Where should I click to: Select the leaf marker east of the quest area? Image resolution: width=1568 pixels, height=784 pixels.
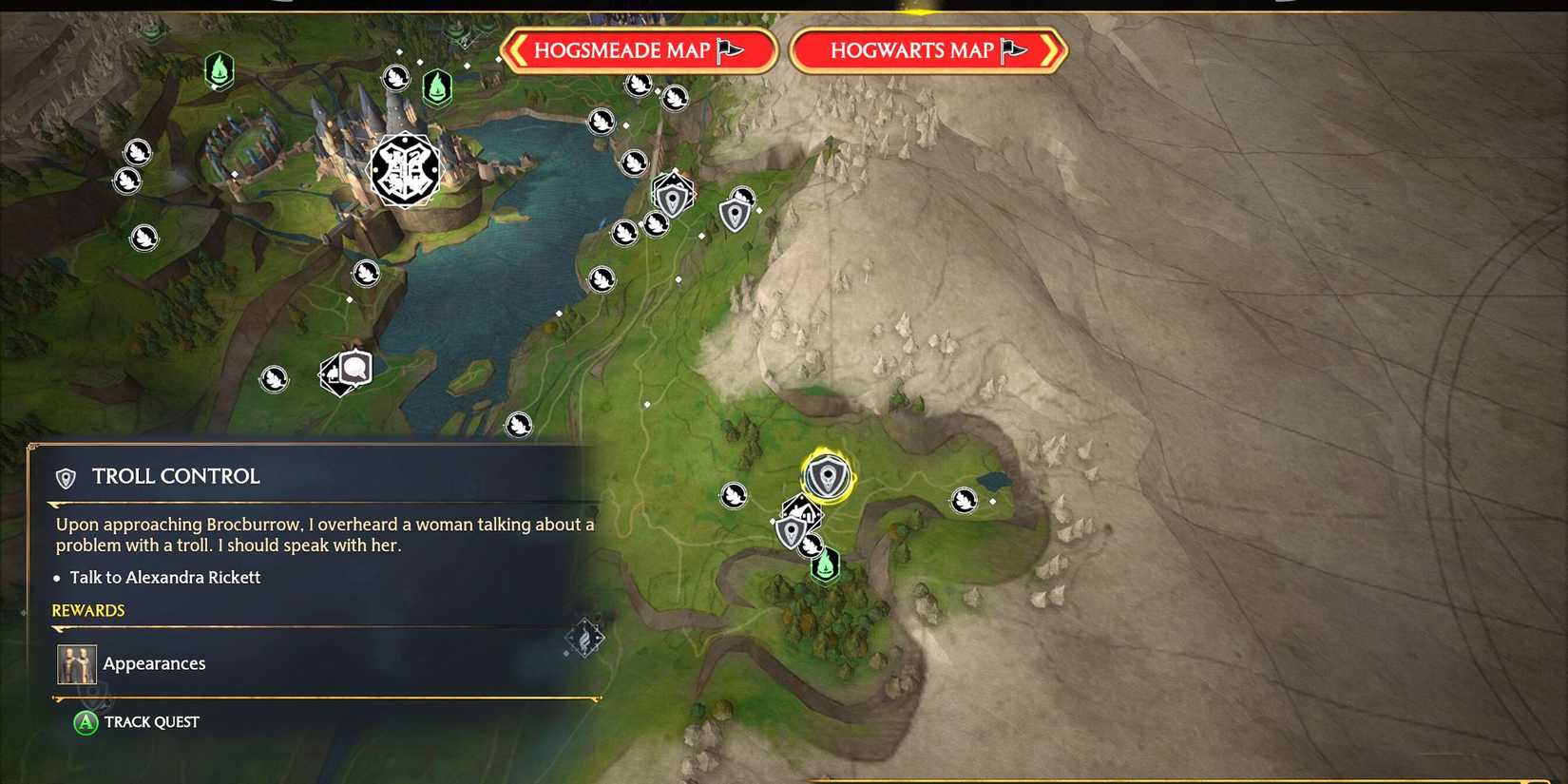965,500
